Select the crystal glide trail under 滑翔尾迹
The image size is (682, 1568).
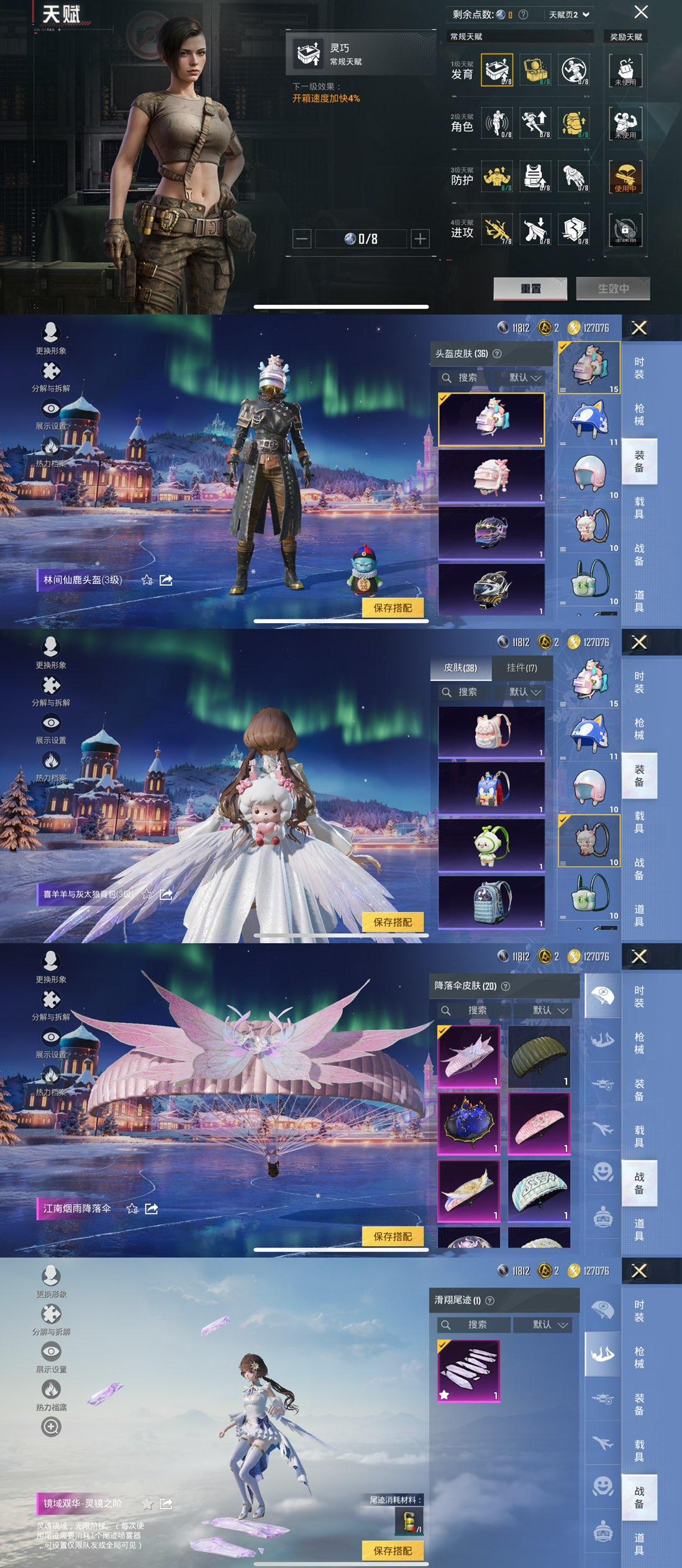pos(469,1370)
